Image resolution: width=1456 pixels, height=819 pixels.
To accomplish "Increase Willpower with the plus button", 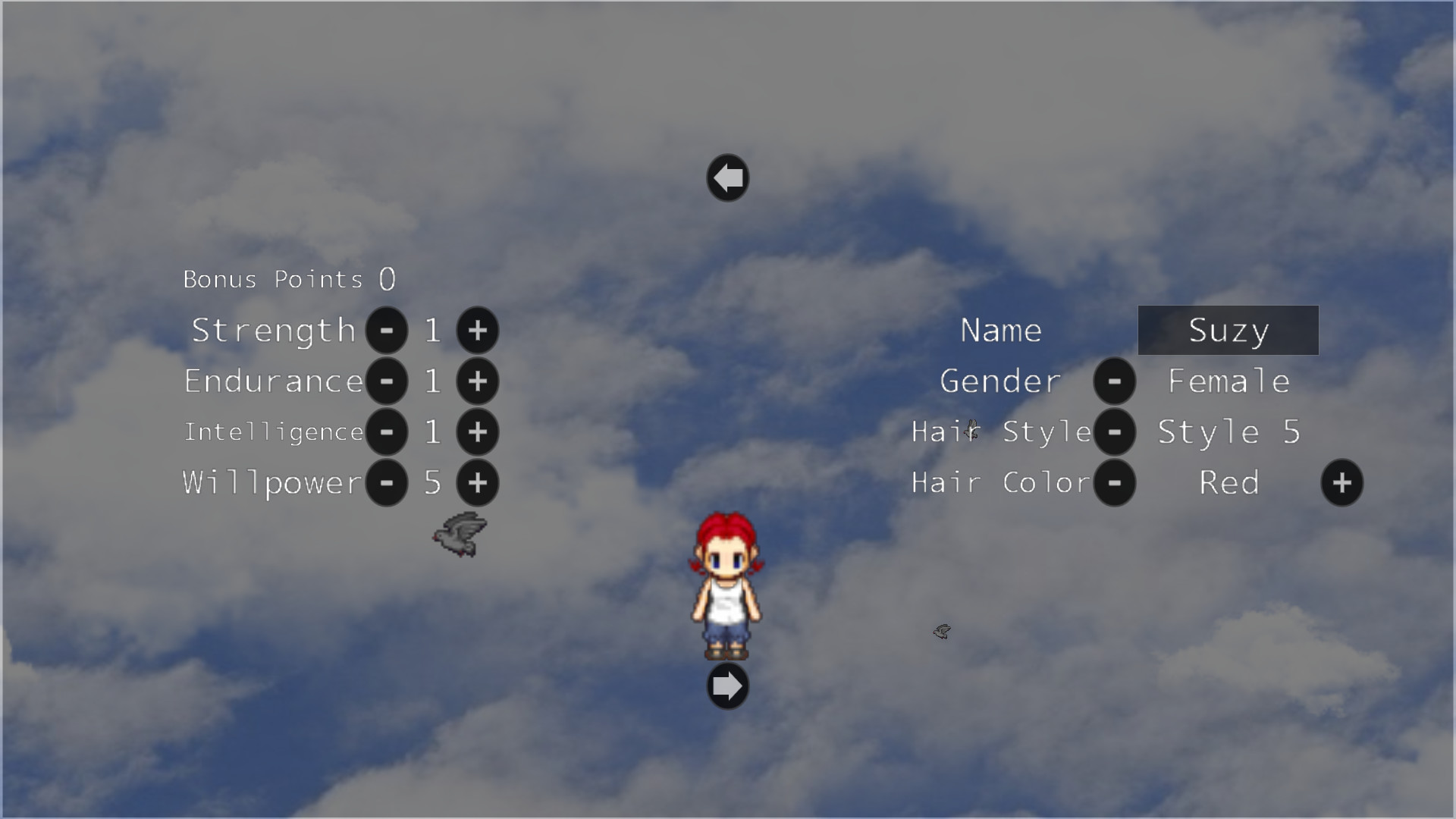I will pyautogui.click(x=478, y=483).
